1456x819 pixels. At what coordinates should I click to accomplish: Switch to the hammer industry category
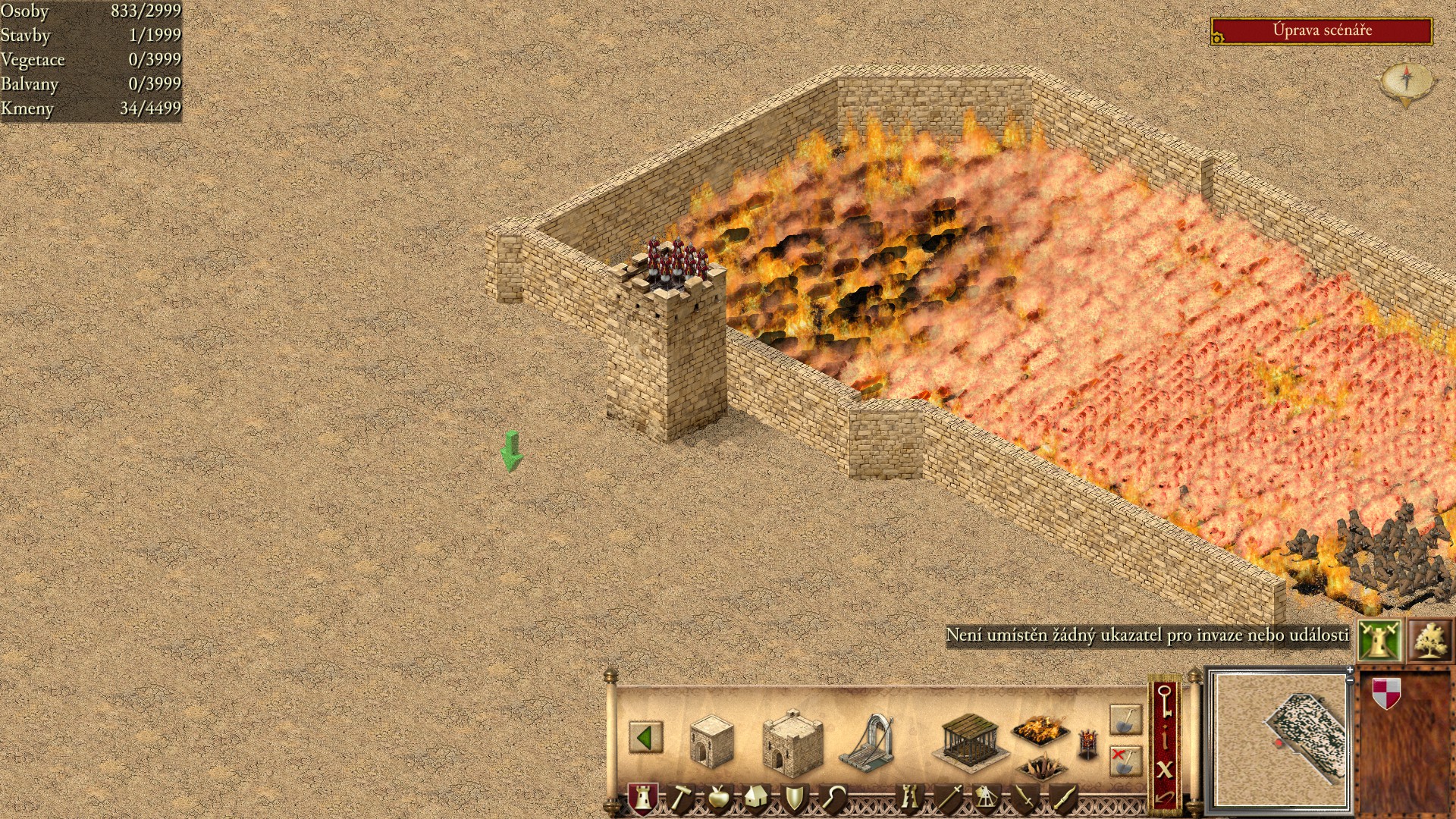[x=680, y=798]
